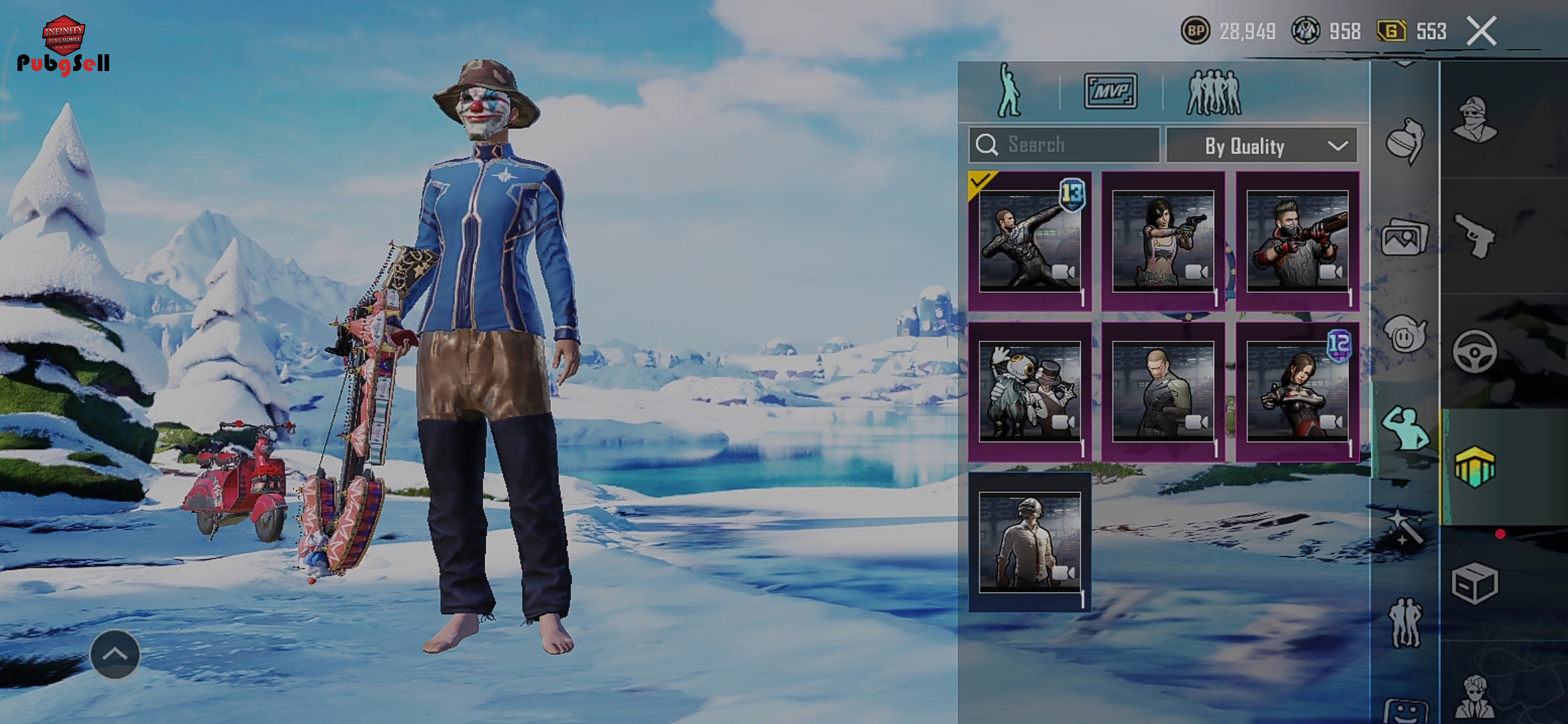The height and width of the screenshot is (724, 1568).
Task: Expand the bottom-left up-arrow button
Action: pyautogui.click(x=115, y=654)
